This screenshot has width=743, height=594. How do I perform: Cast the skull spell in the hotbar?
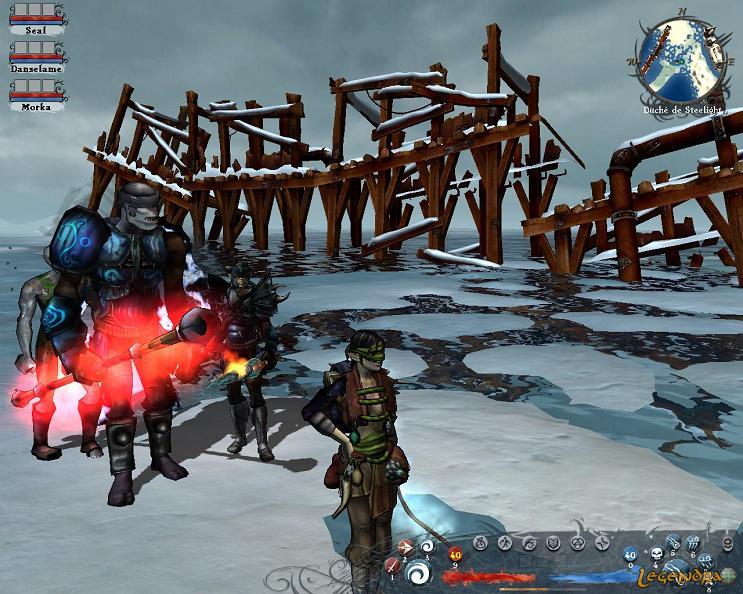coord(658,553)
